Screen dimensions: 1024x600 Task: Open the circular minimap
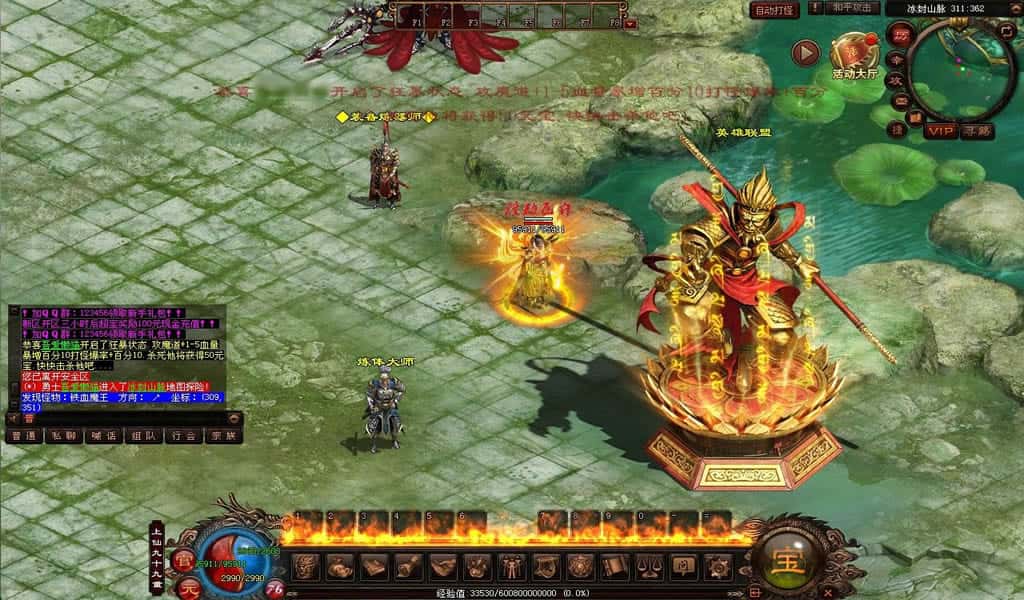(x=964, y=67)
